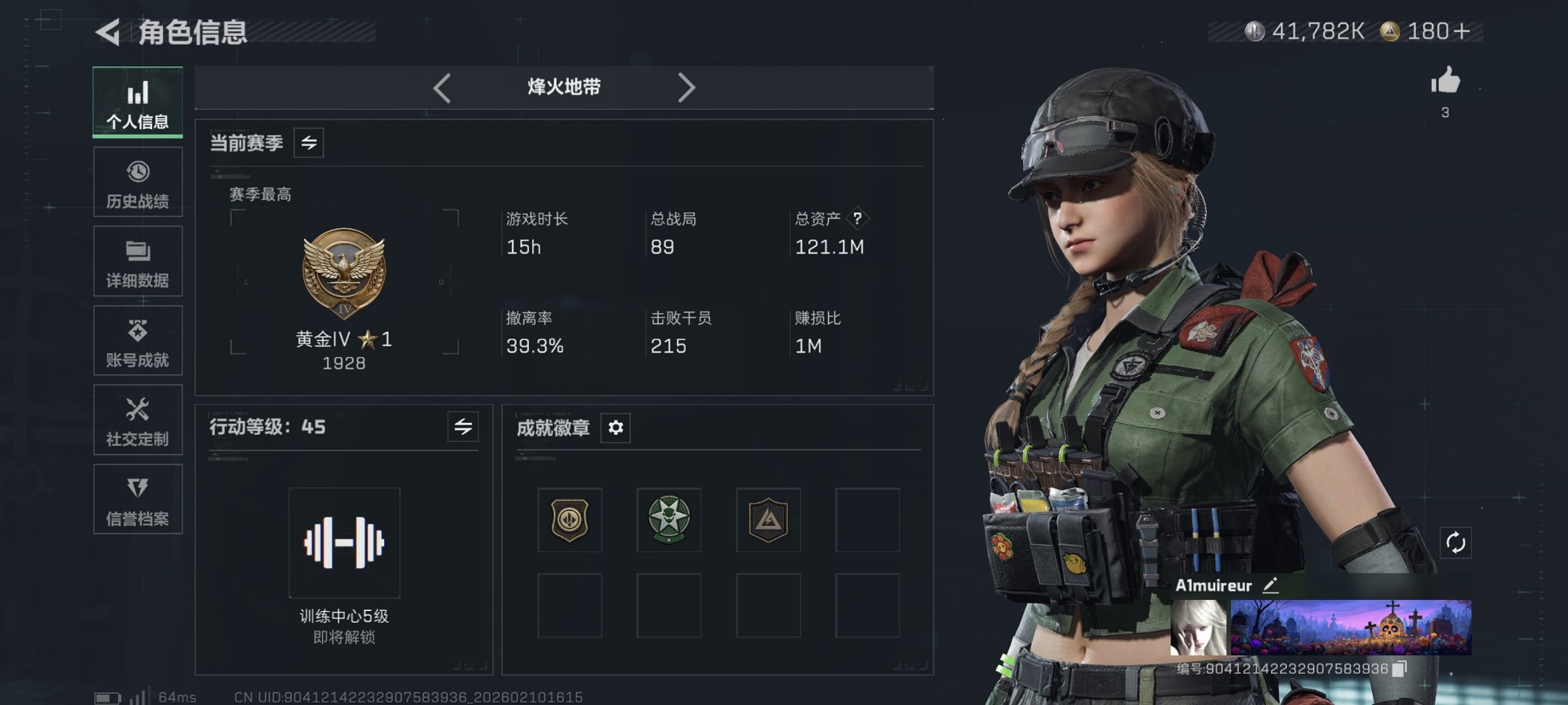Toggle the switch icon next to 当前赛季
Screen dimensions: 1568x705
pos(309,144)
